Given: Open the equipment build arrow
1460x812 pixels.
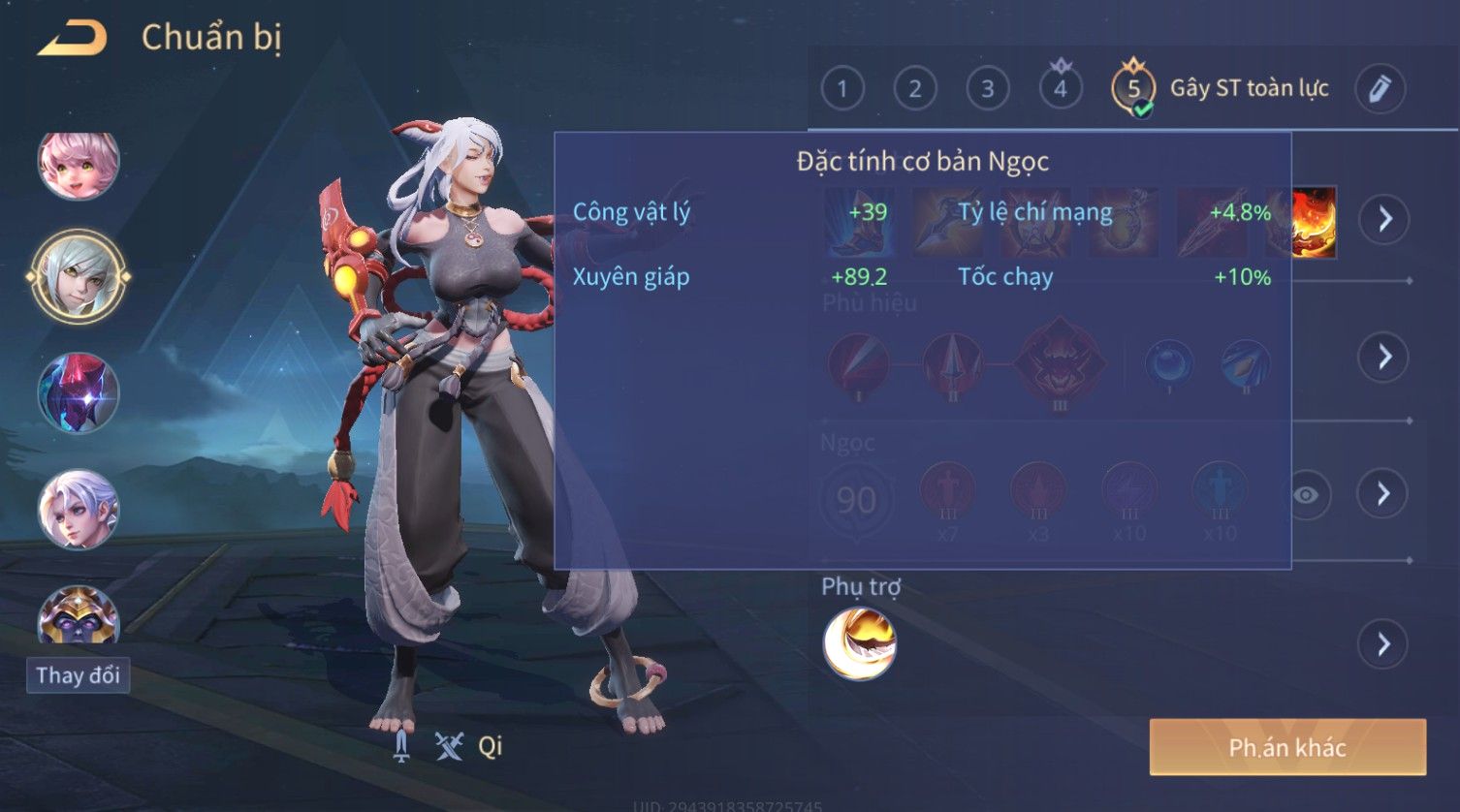Looking at the screenshot, I should click(x=1383, y=219).
